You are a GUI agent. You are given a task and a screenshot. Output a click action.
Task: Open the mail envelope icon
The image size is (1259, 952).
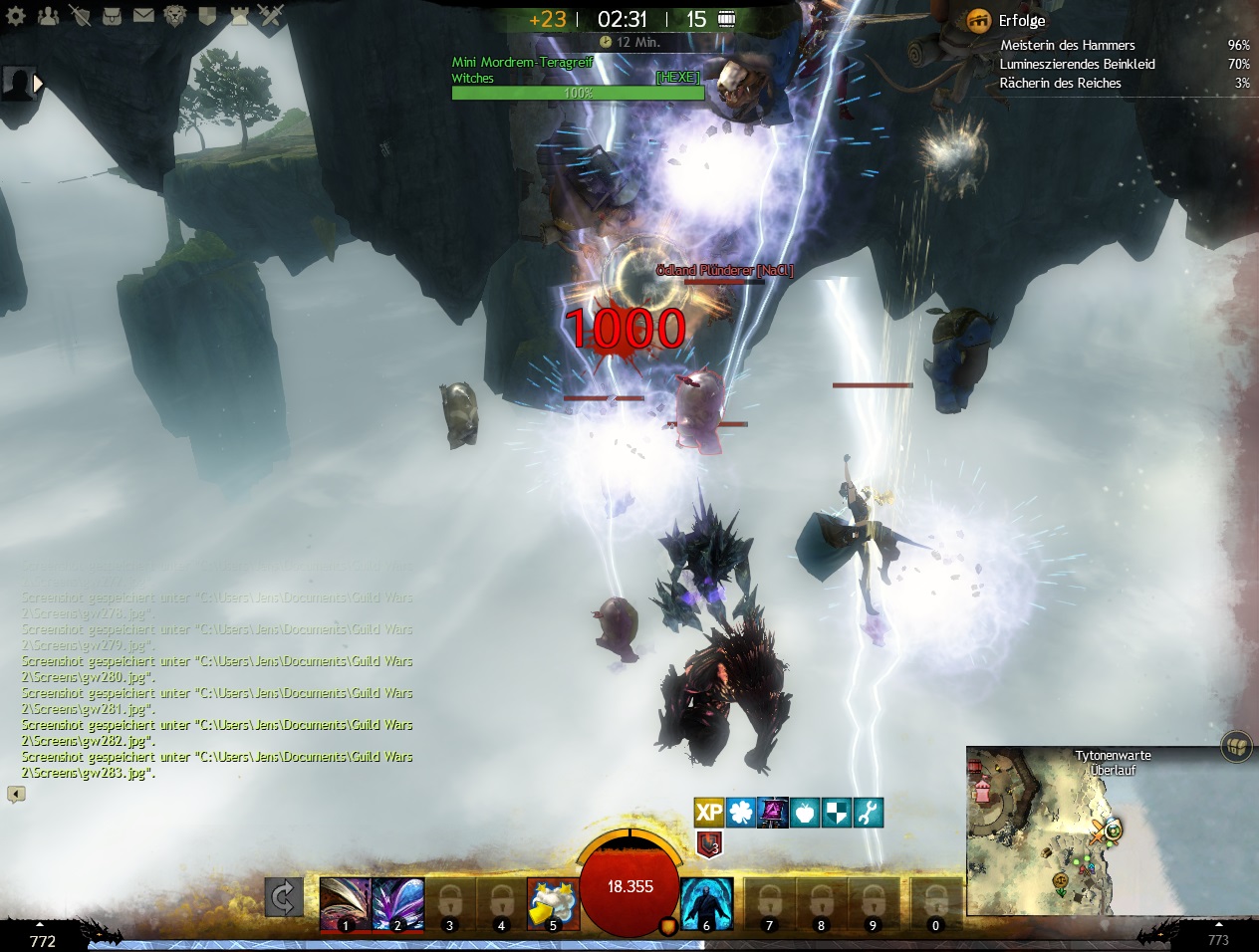click(x=143, y=15)
